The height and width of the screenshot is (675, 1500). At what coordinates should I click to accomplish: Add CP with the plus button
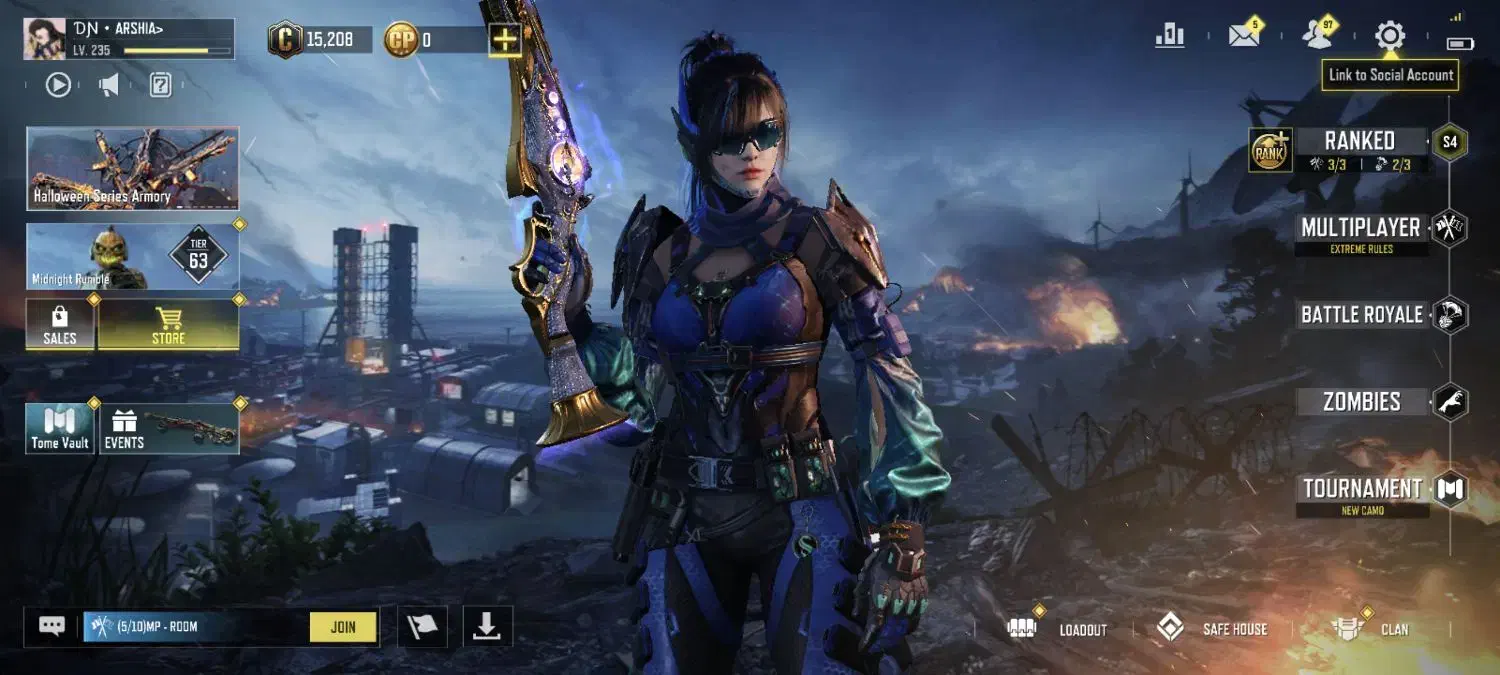[x=505, y=40]
